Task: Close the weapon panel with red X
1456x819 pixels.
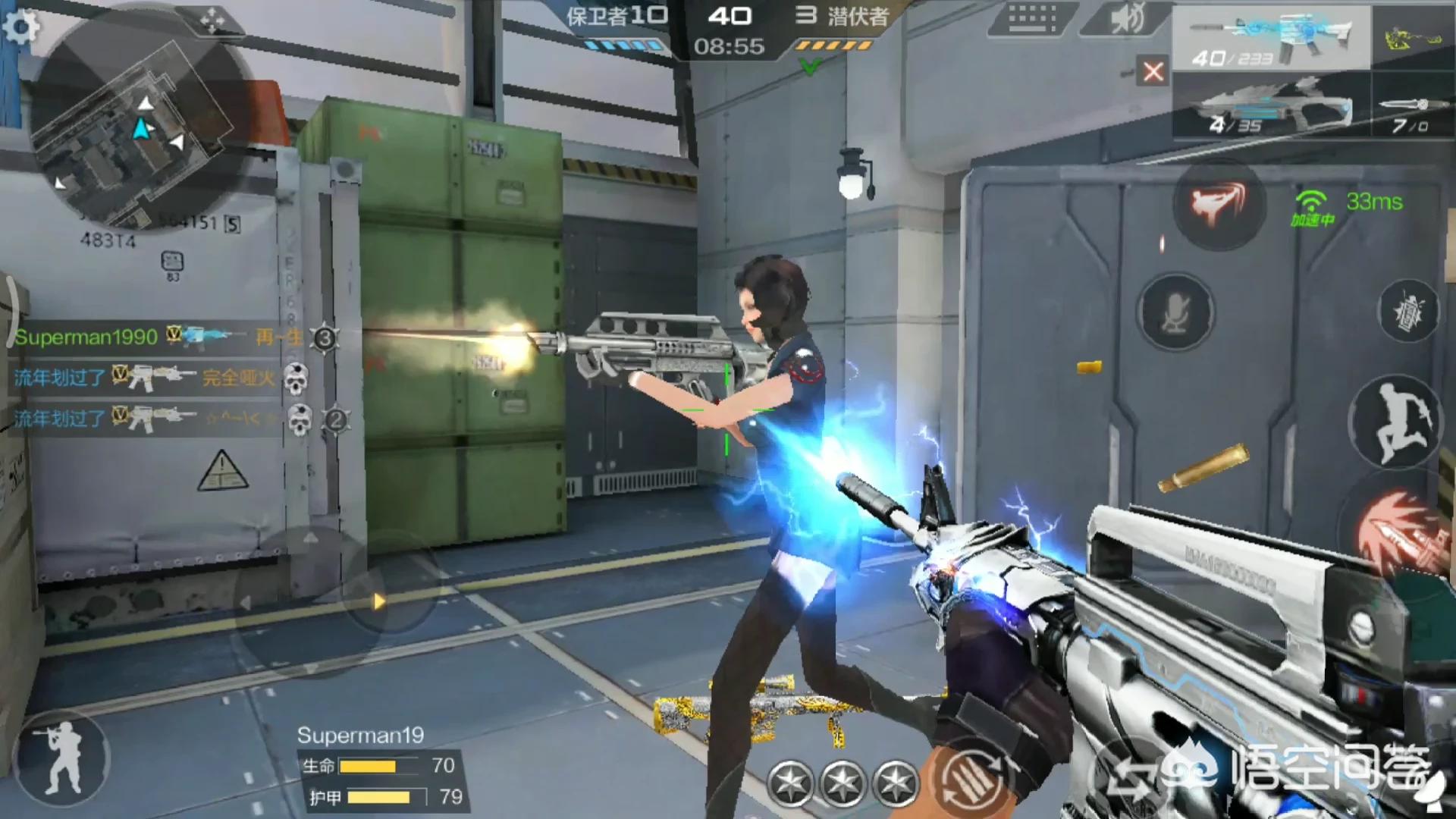Action: coord(1153,71)
